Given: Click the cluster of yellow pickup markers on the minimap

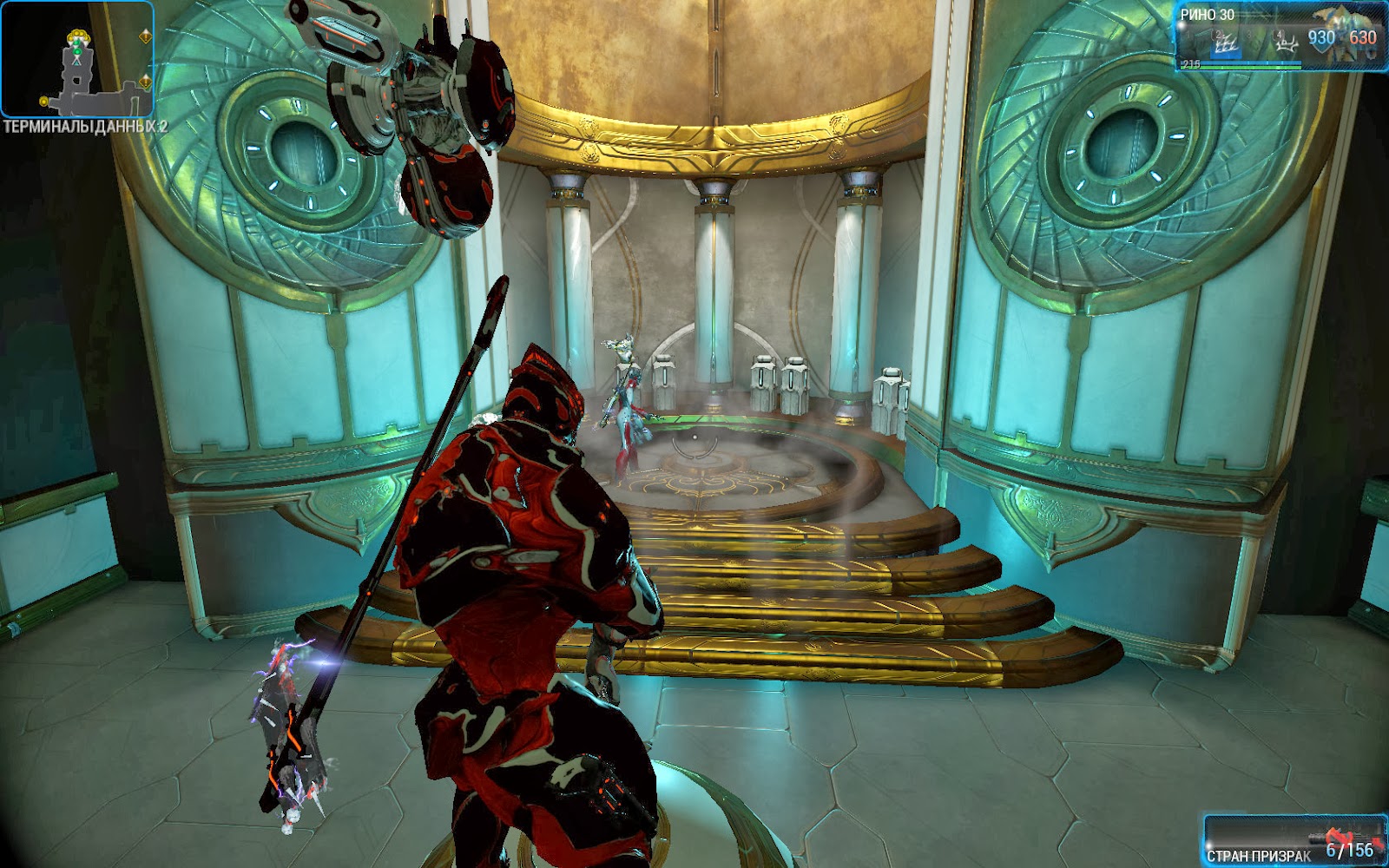Looking at the screenshot, I should pyautogui.click(x=78, y=35).
